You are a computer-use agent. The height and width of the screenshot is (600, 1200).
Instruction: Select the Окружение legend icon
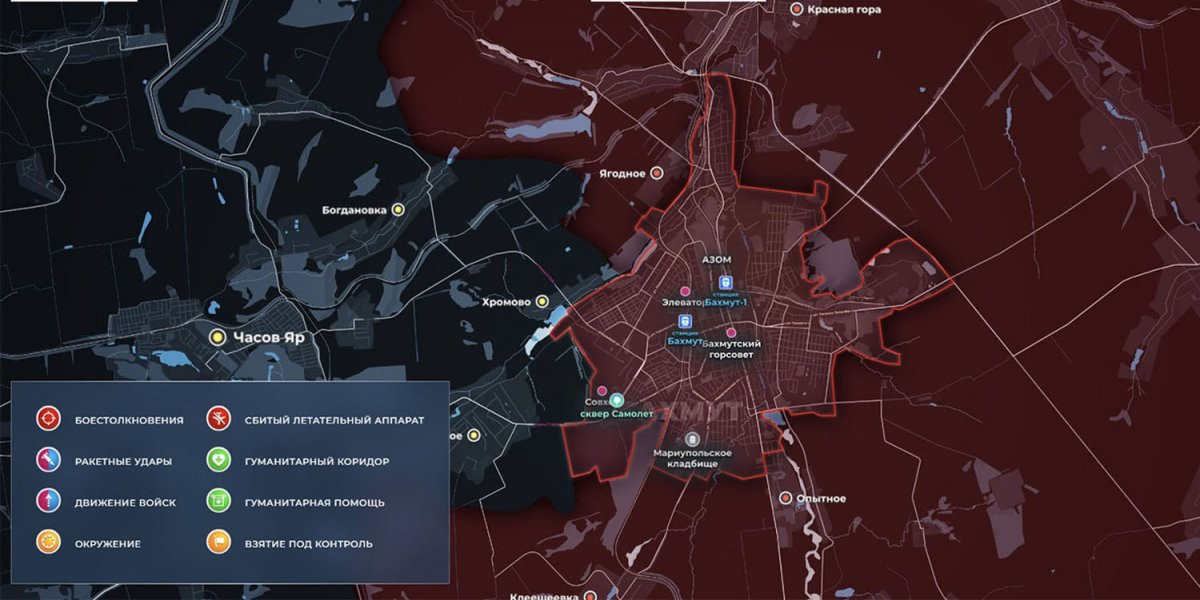point(47,543)
